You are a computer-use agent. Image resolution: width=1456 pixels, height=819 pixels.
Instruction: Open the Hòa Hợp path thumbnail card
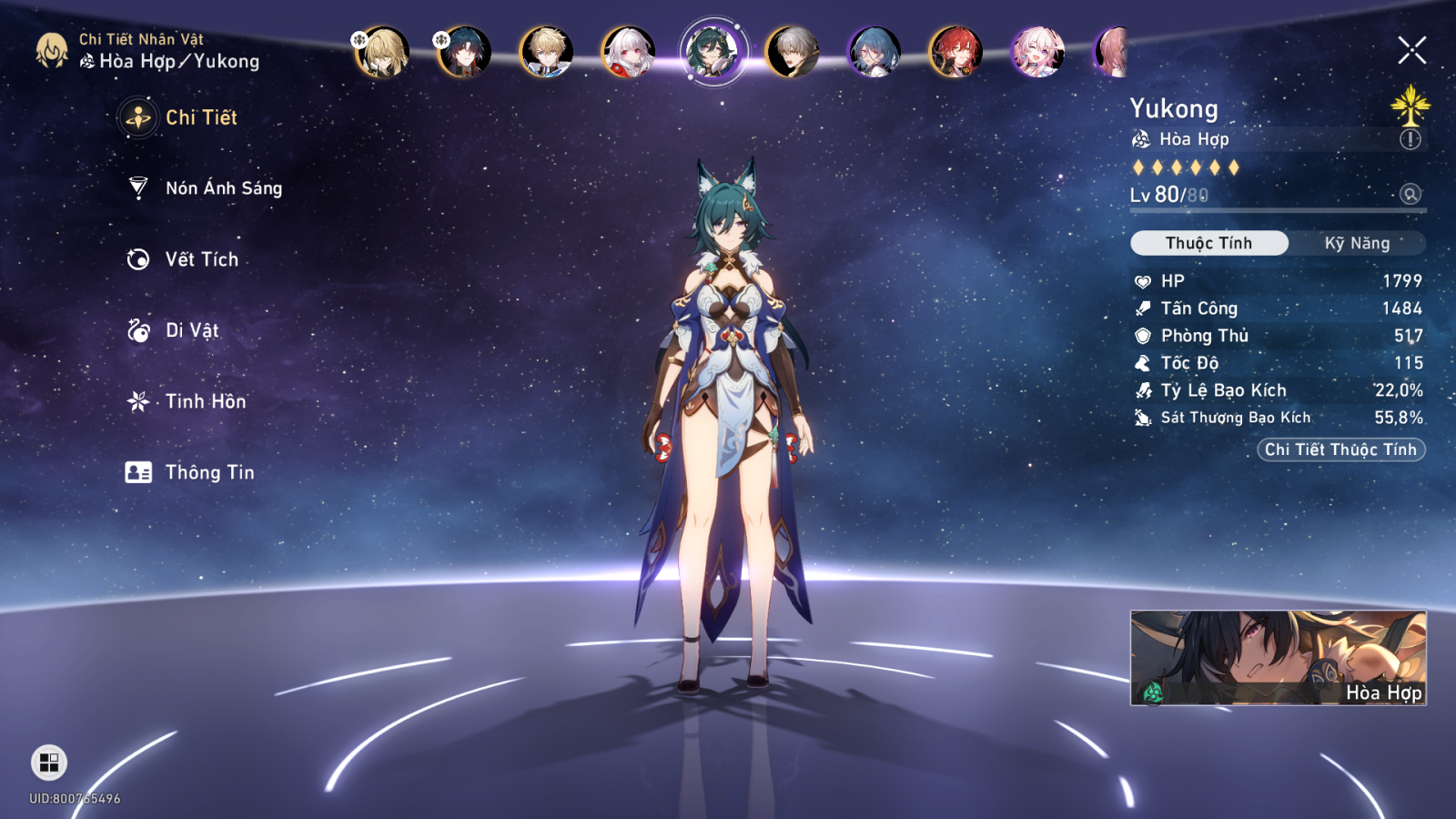click(x=1278, y=658)
